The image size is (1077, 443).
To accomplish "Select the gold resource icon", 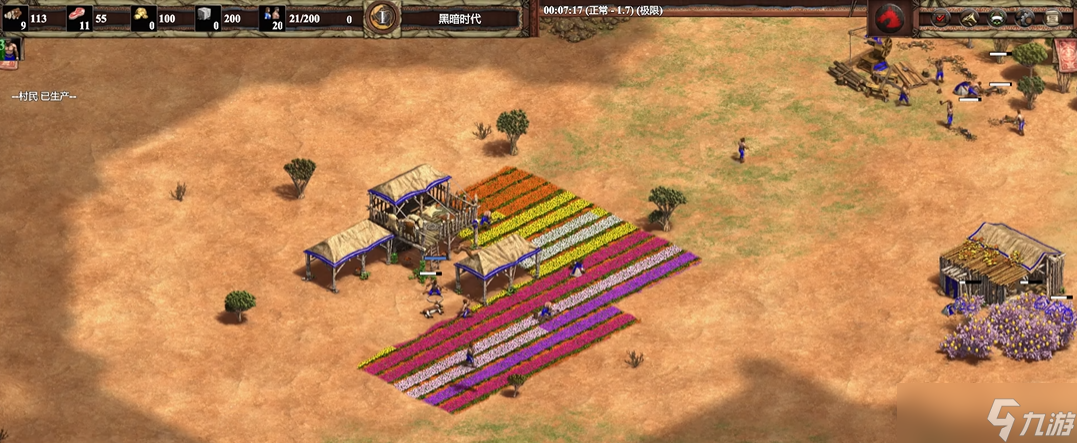I will tap(143, 17).
